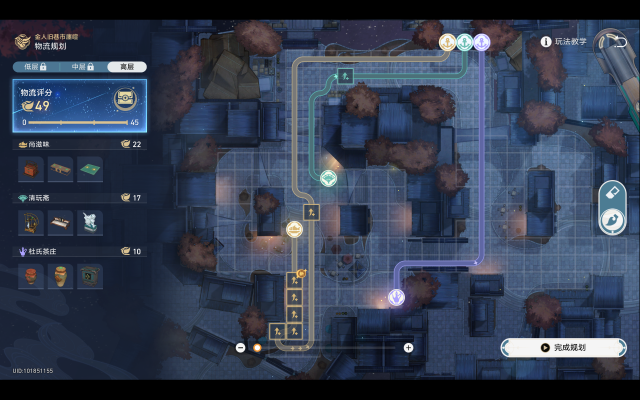Zoom in the map with plus button
Screen dimensions: 640x400
tap(408, 348)
